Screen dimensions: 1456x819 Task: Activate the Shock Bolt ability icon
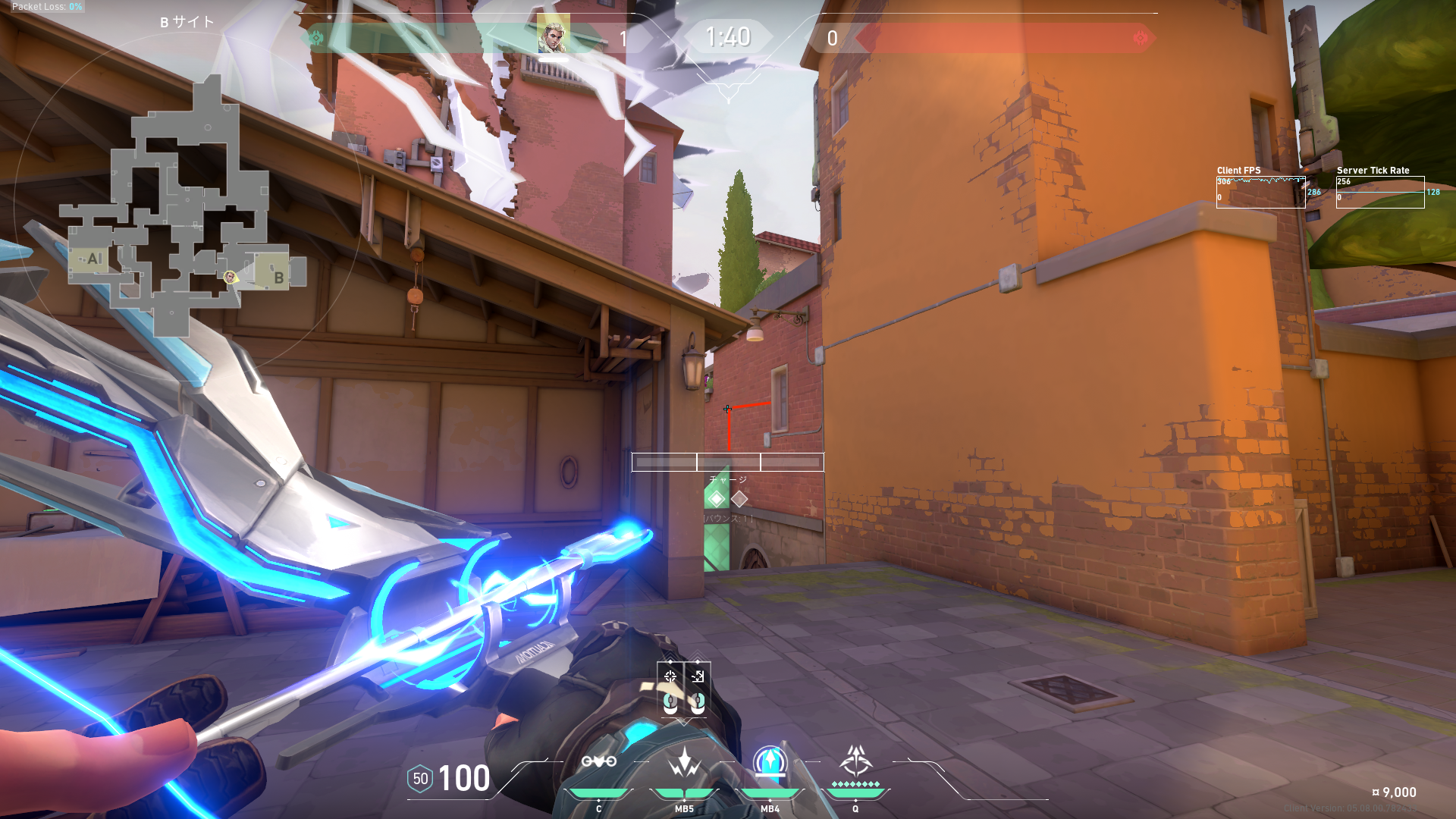coord(684,761)
